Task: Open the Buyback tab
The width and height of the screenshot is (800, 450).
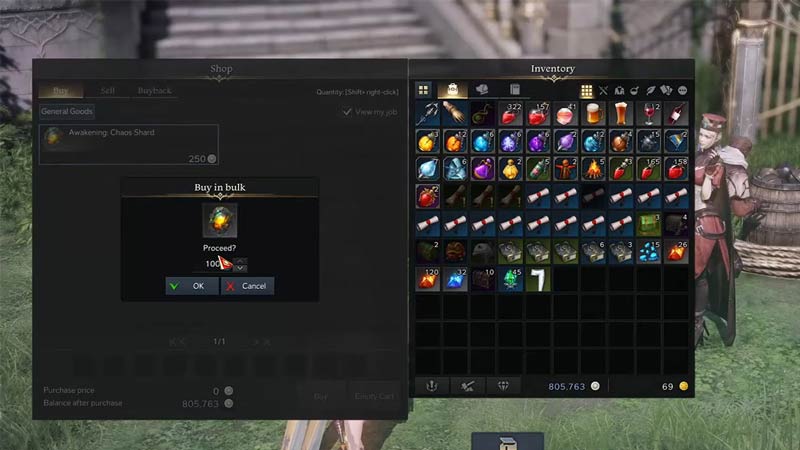Action: pos(155,90)
